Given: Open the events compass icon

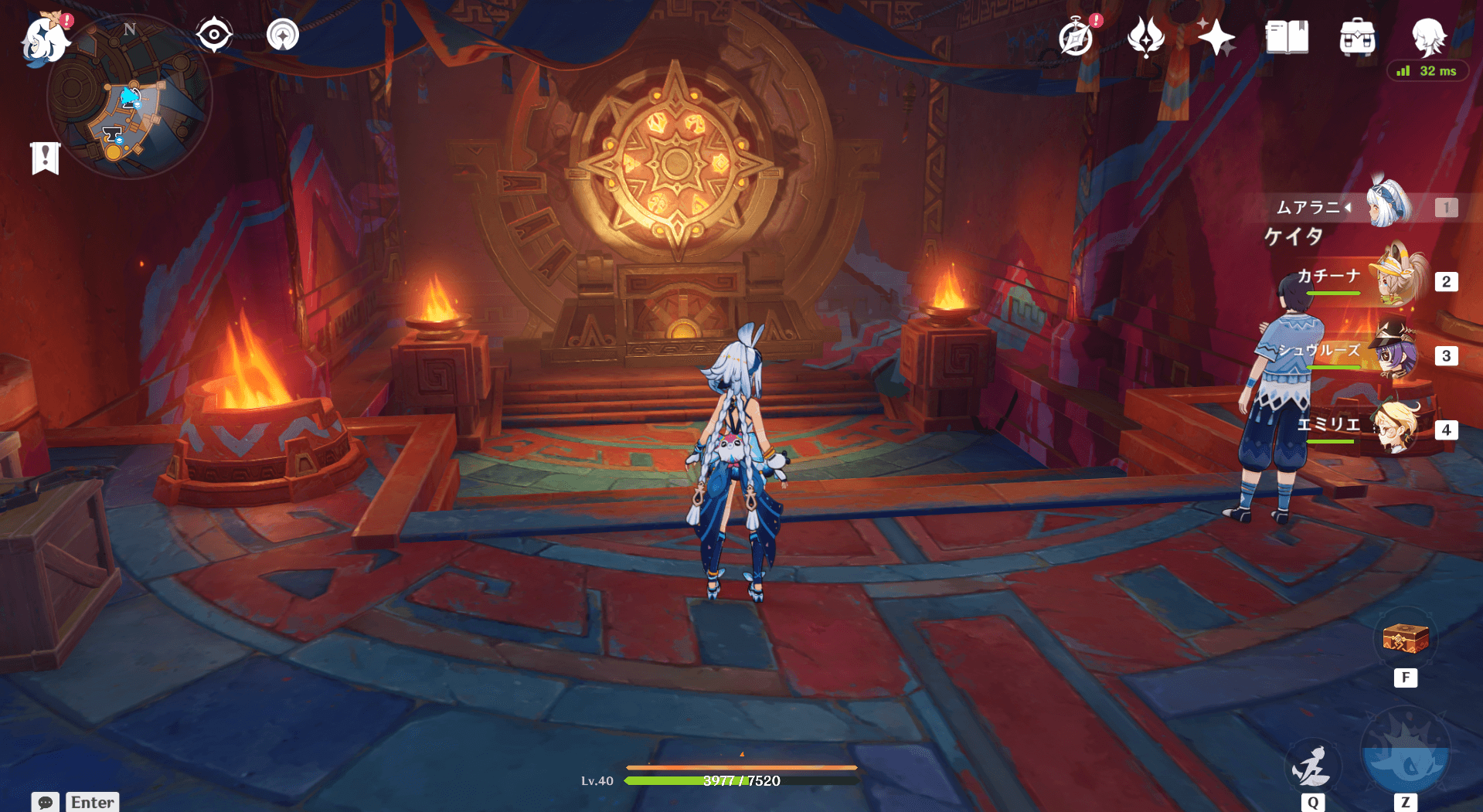Looking at the screenshot, I should [1077, 37].
